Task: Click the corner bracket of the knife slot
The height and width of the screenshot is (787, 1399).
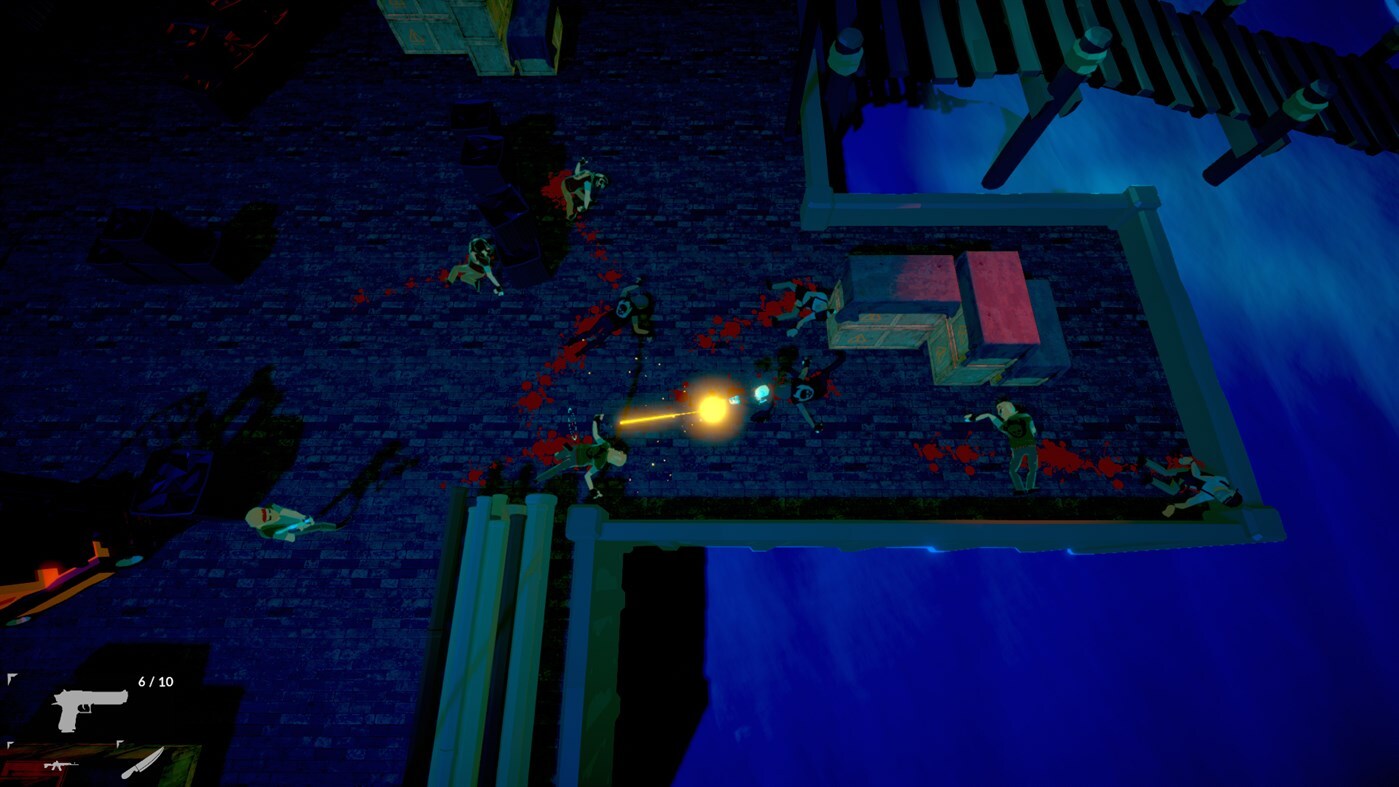Action: [119, 743]
